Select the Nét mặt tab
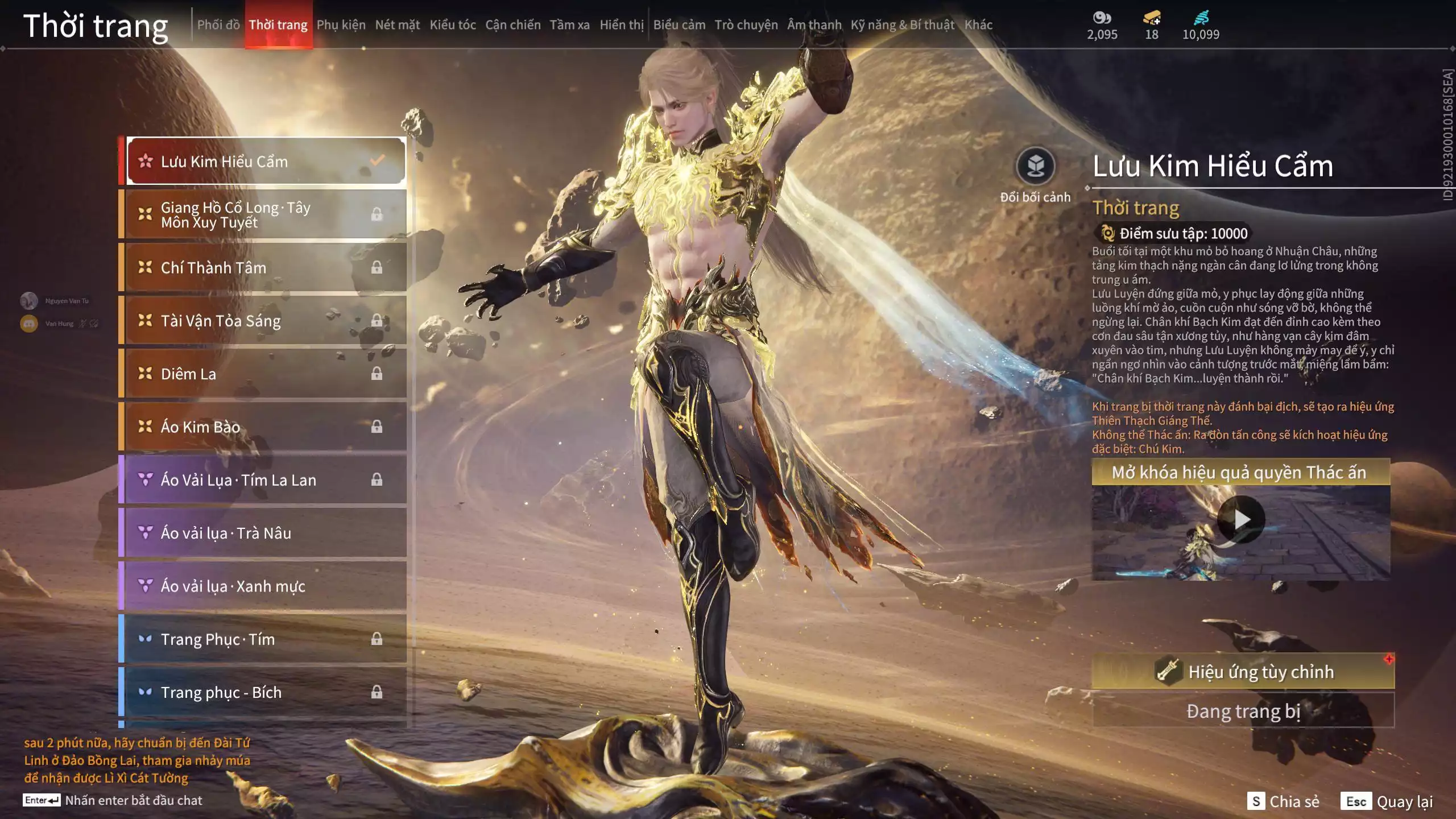 tap(397, 24)
